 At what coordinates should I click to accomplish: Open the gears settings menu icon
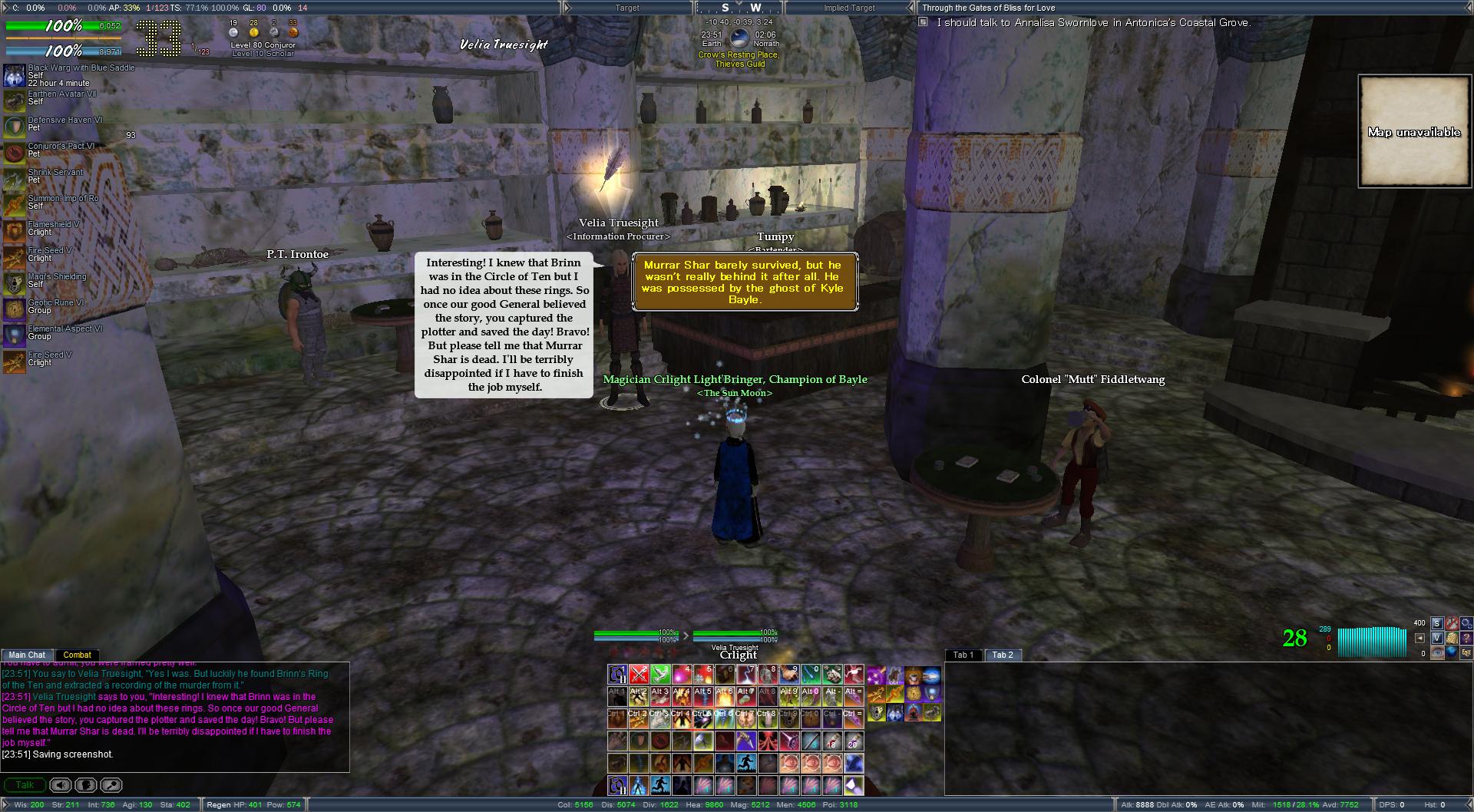1466,623
